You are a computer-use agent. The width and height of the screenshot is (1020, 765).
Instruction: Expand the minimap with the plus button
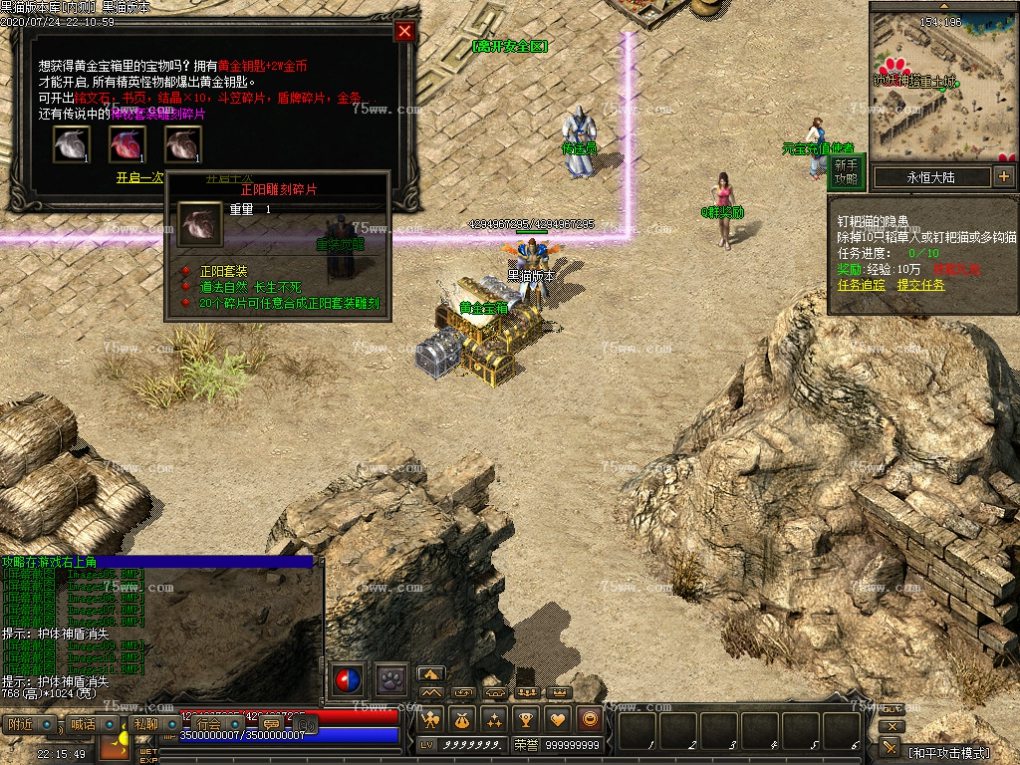(1004, 177)
